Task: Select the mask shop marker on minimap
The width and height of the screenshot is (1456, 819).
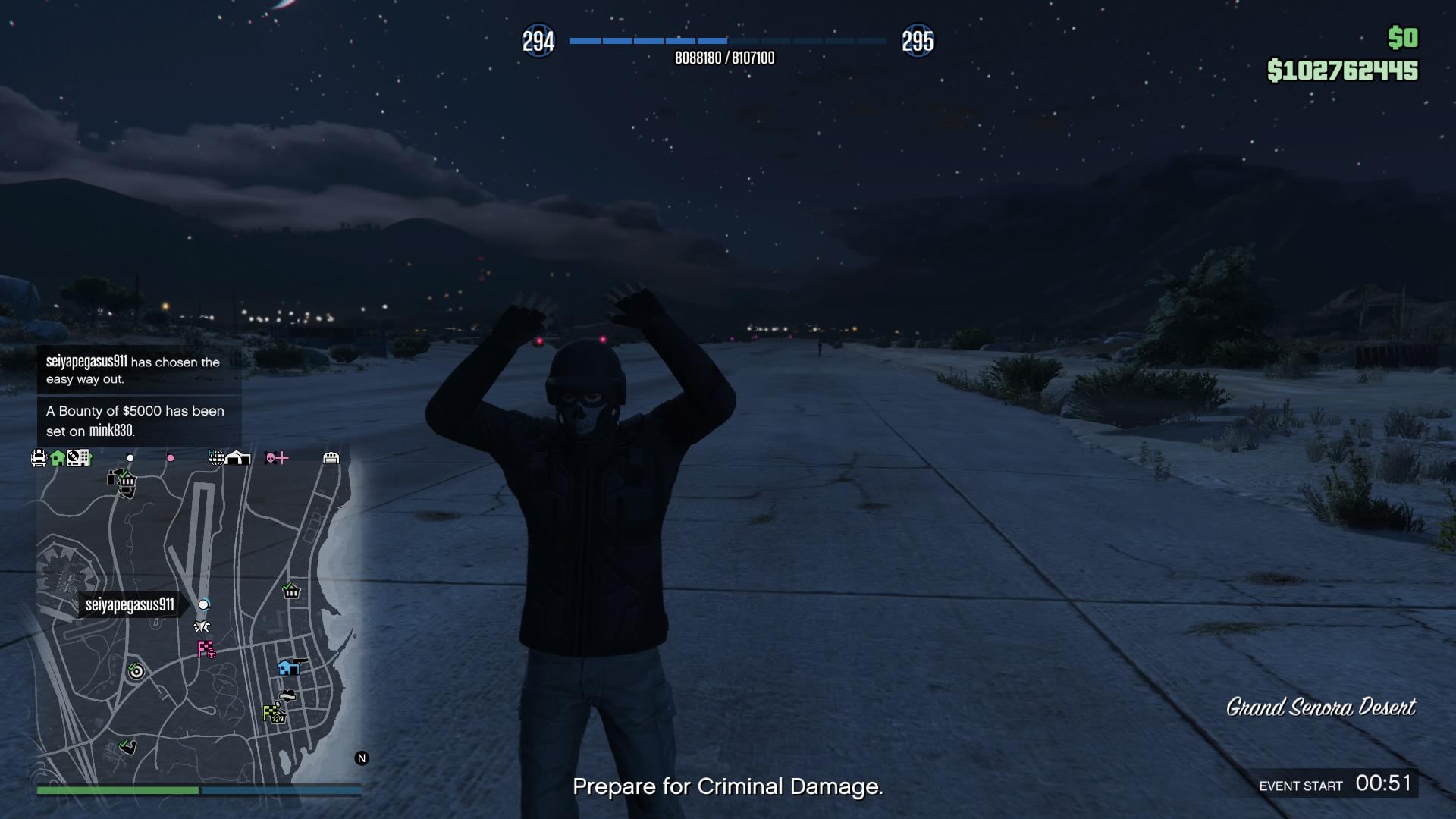Action: [x=287, y=695]
